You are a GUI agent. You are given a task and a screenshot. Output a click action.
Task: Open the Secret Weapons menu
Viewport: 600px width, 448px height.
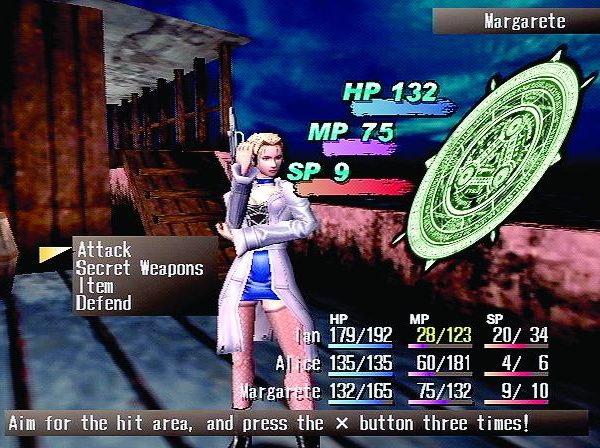pos(139,267)
